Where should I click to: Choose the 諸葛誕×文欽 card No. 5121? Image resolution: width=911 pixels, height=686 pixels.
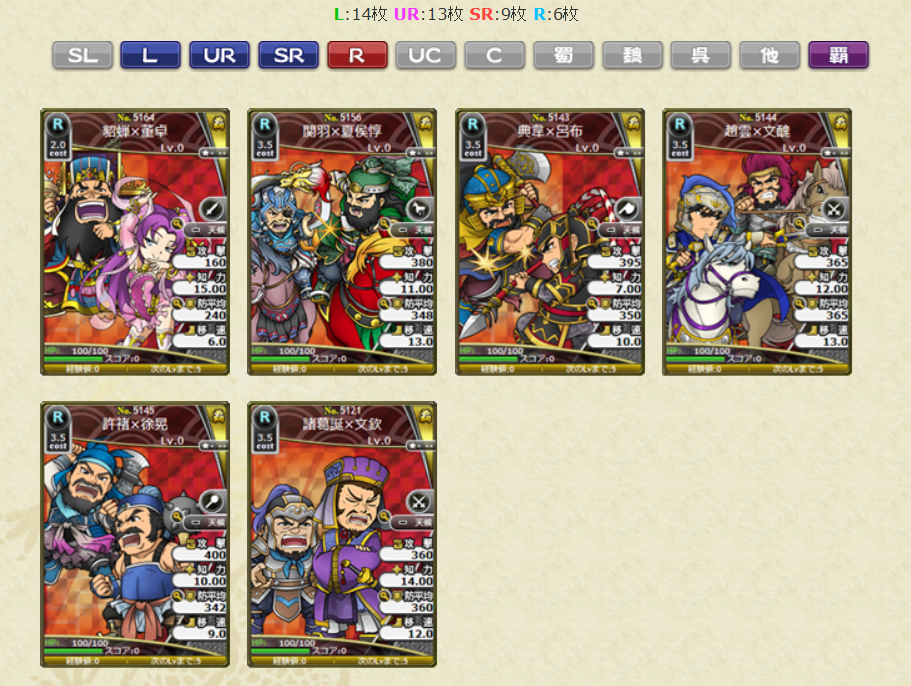coord(342,535)
